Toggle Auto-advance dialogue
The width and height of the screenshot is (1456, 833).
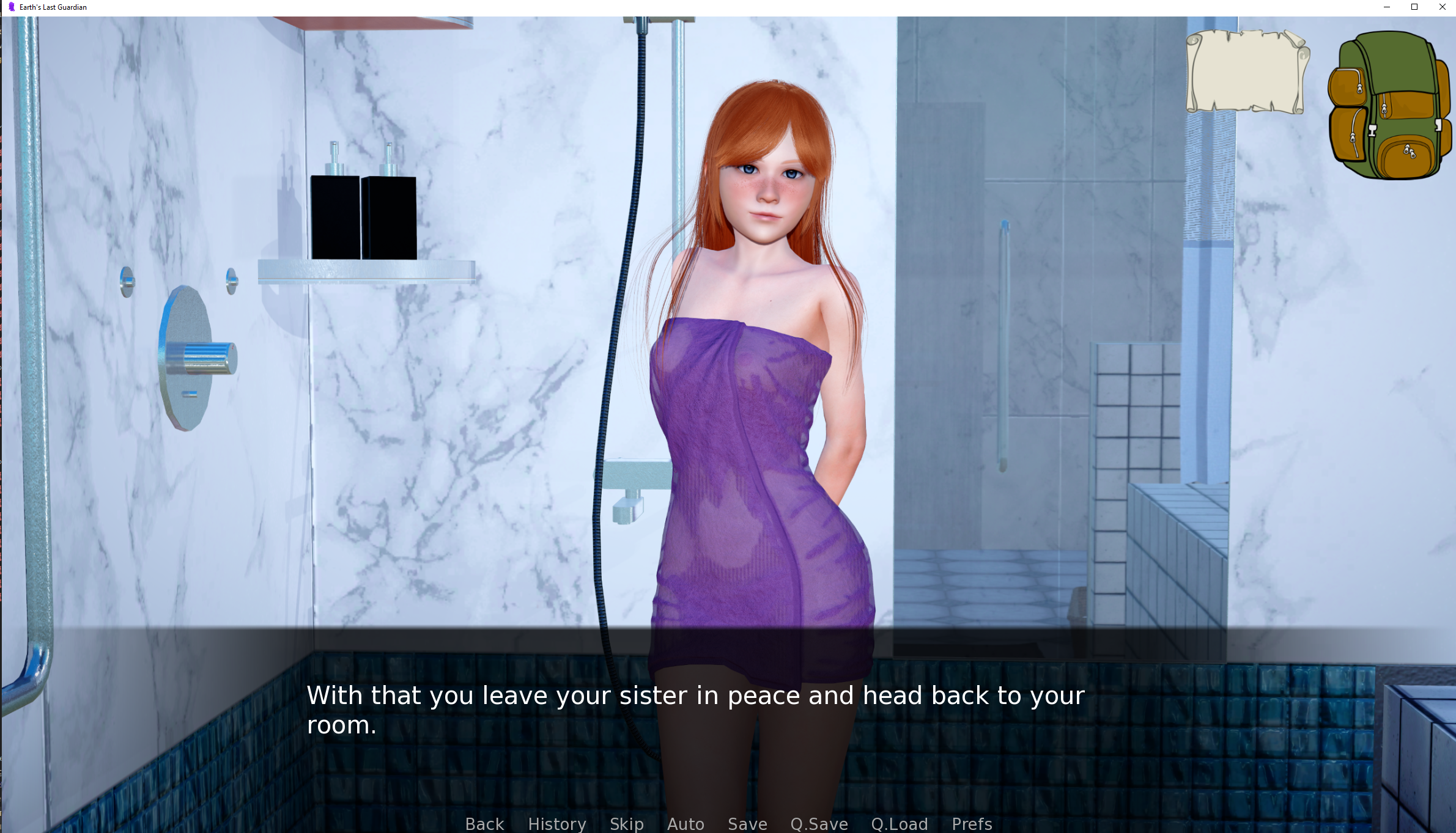click(686, 823)
